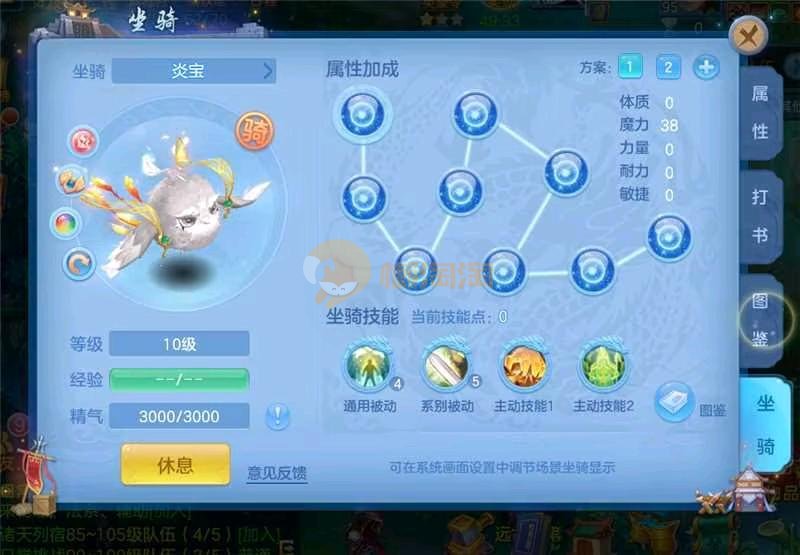This screenshot has height=555, width=800.
Task: Switch to attribute scheme 1
Action: click(630, 67)
